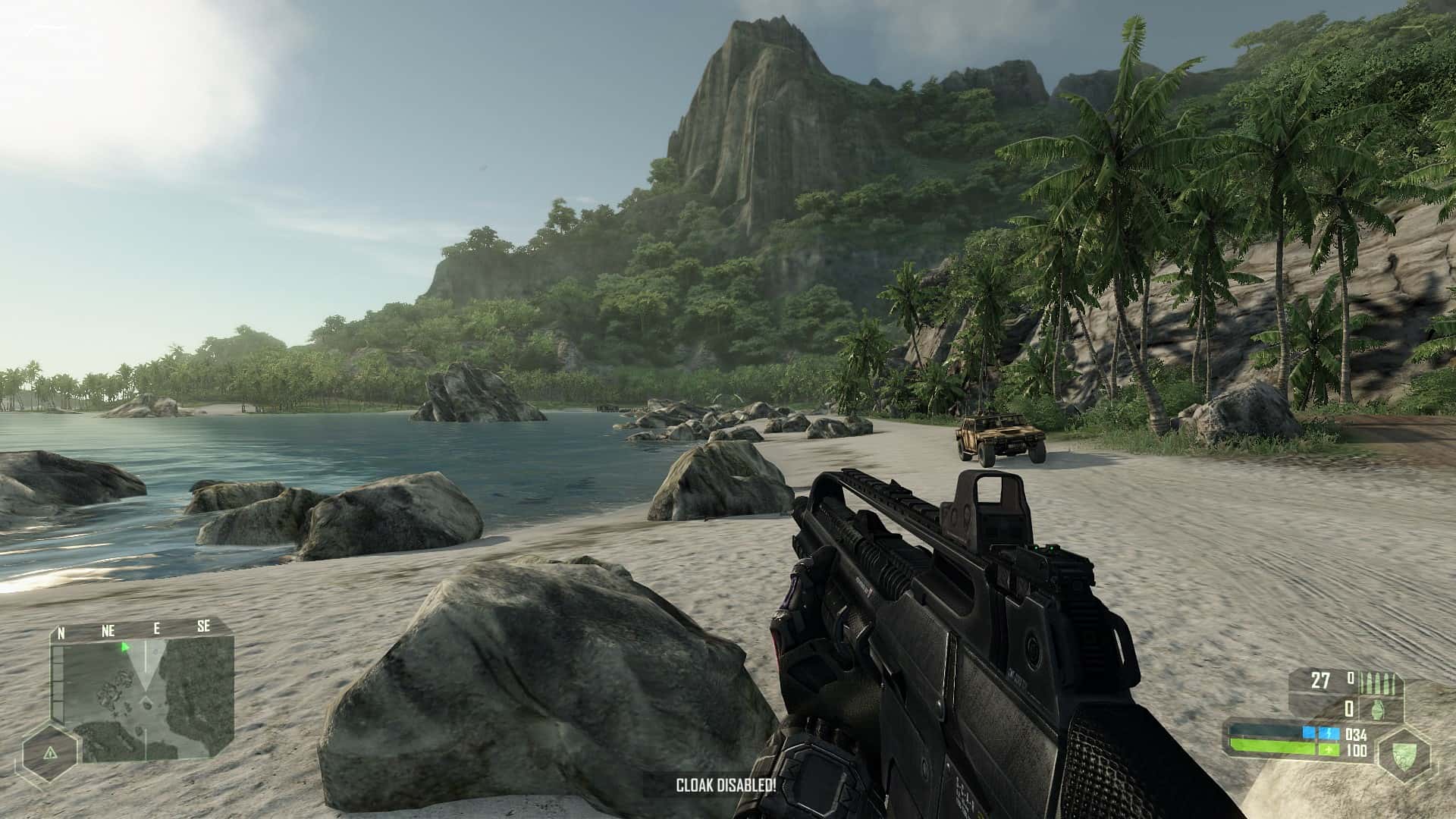Screen dimensions: 1456x819
Task: Click the lightning bolt icon on the energy bar
Action: pos(1329,733)
